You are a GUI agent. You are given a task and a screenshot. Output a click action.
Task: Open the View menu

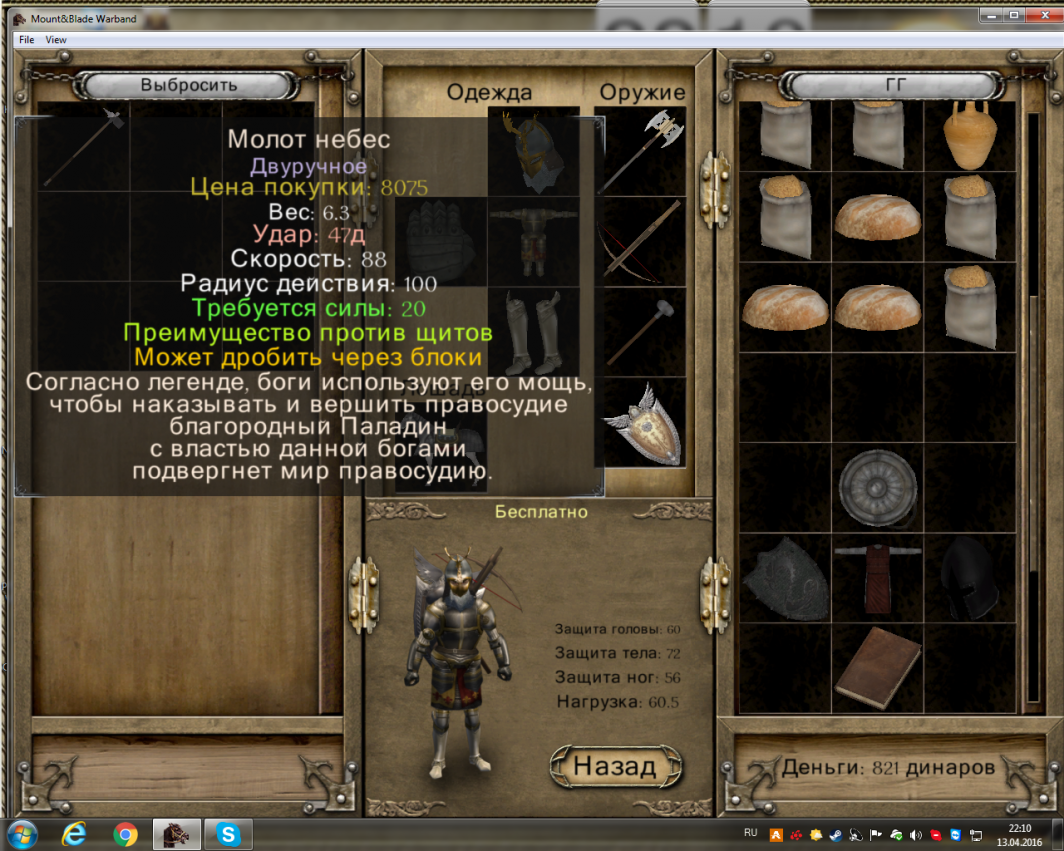56,40
